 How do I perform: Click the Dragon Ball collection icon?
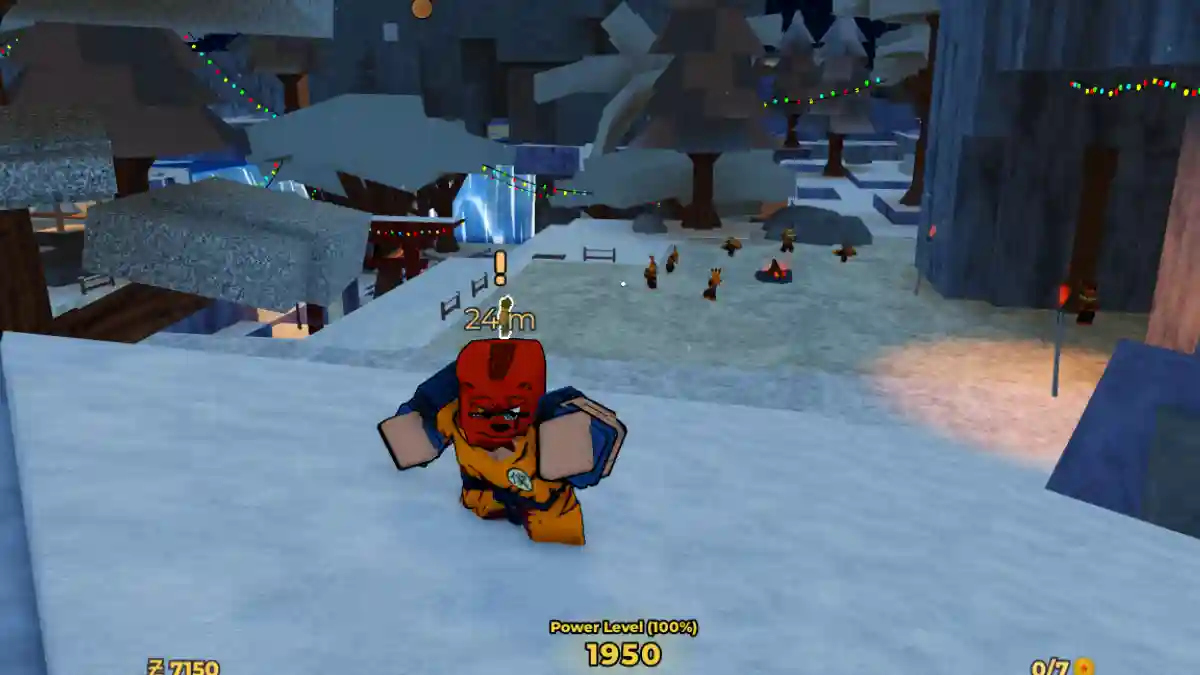(x=1084, y=667)
